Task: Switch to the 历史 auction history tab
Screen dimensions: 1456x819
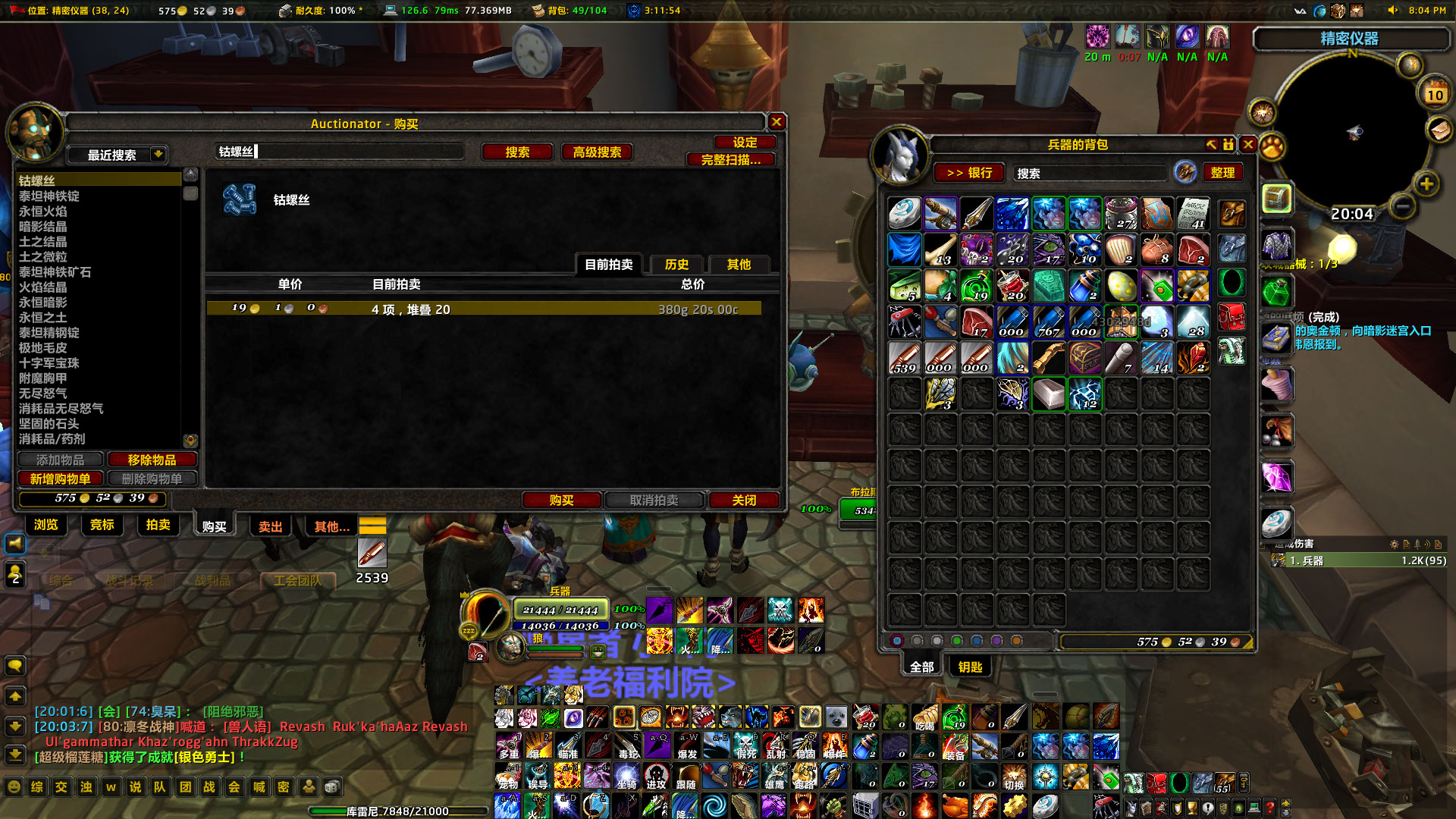Action: [x=676, y=265]
